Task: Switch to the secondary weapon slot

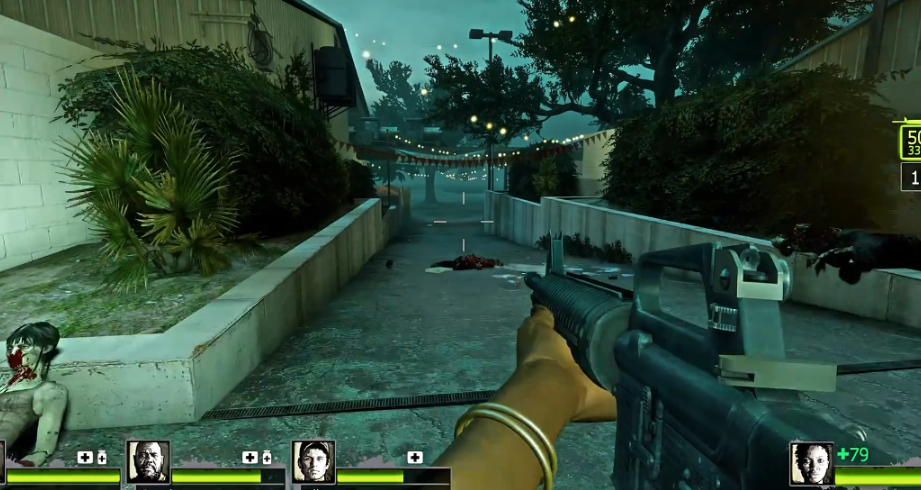Action: 912,177
